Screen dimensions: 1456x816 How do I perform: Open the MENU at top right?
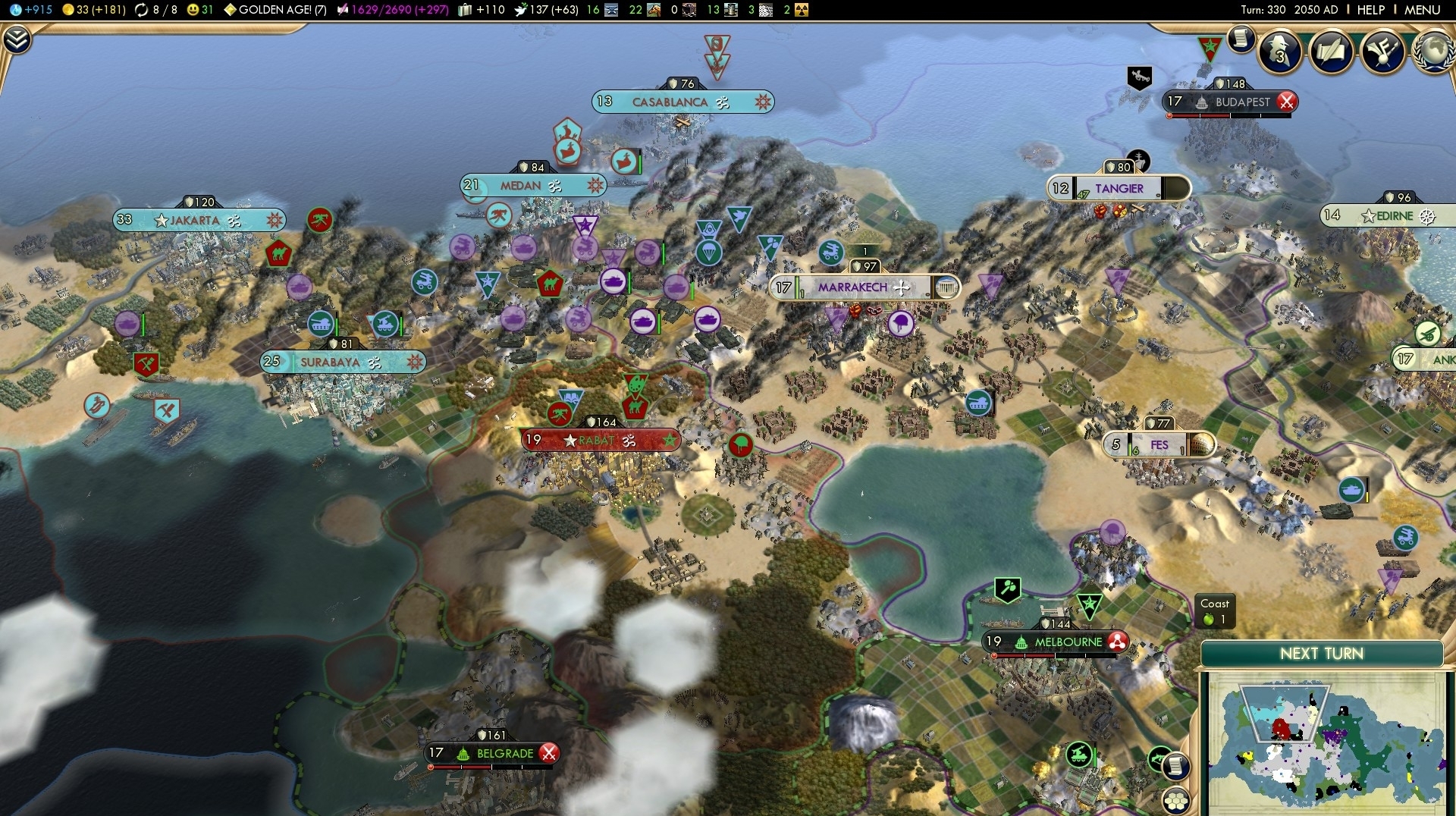pos(1423,10)
